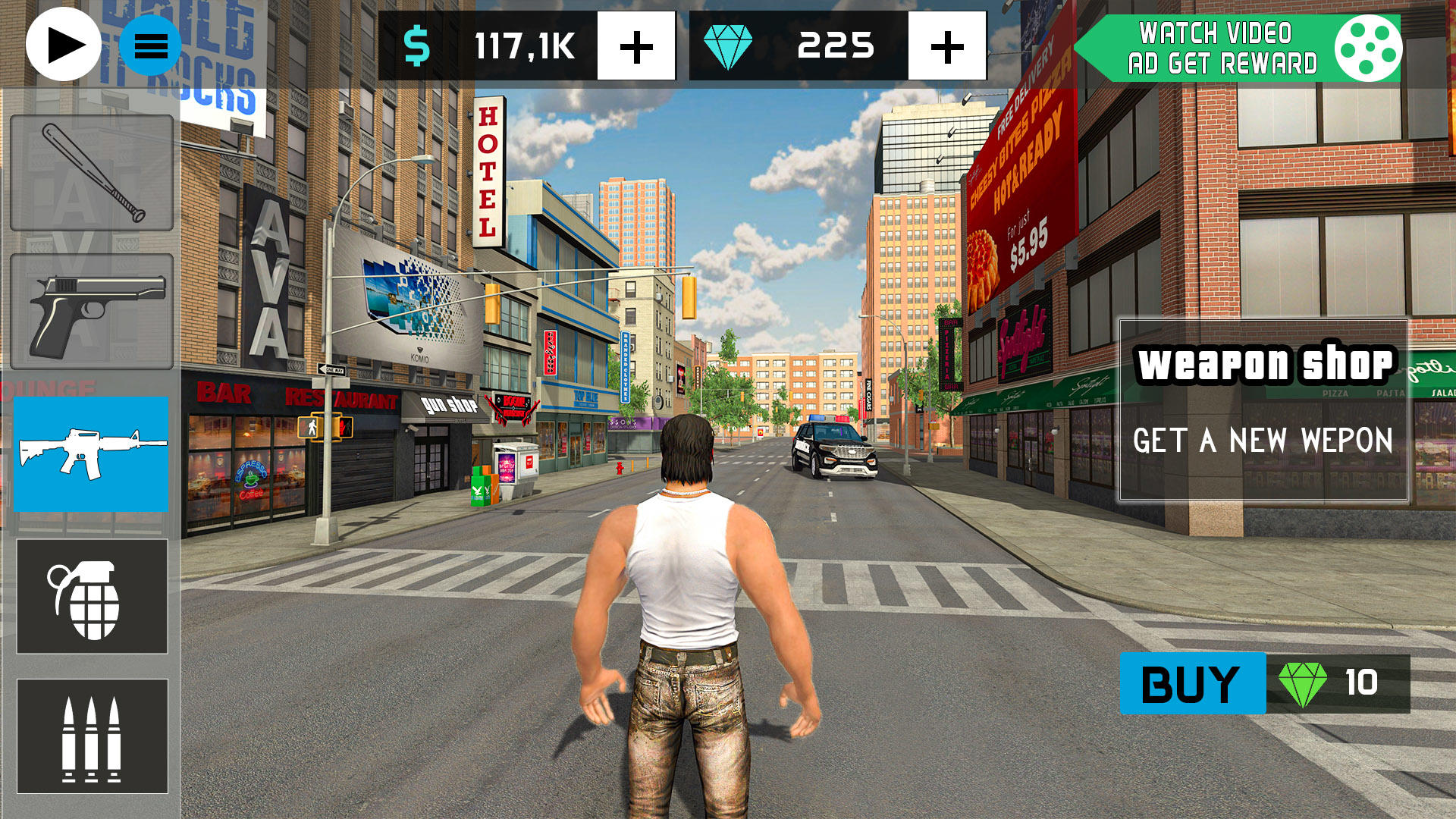Viewport: 1456px width, 819px height.
Task: Select the baseball bat weapon
Action: click(x=91, y=173)
